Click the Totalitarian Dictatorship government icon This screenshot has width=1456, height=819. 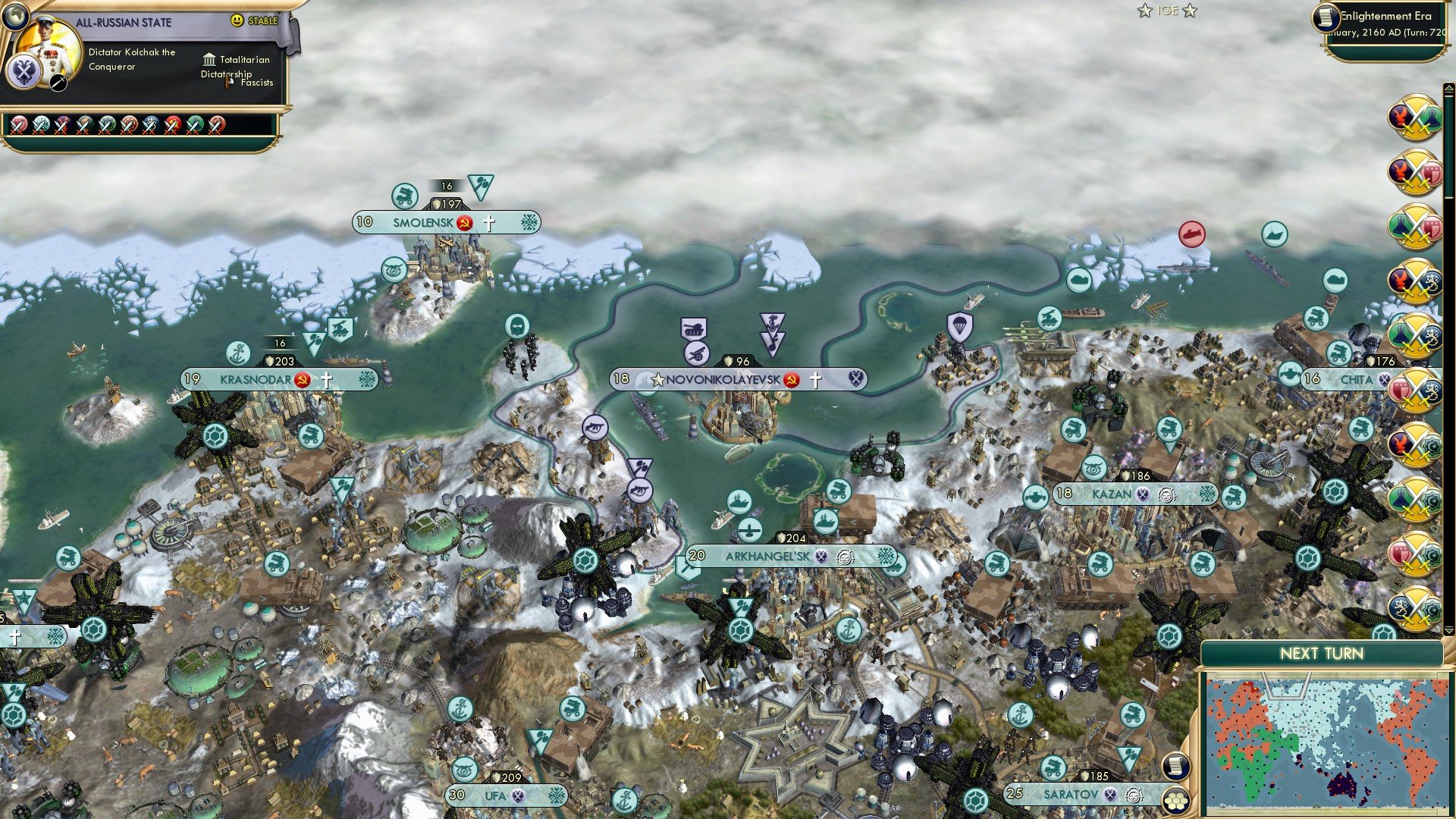point(208,59)
